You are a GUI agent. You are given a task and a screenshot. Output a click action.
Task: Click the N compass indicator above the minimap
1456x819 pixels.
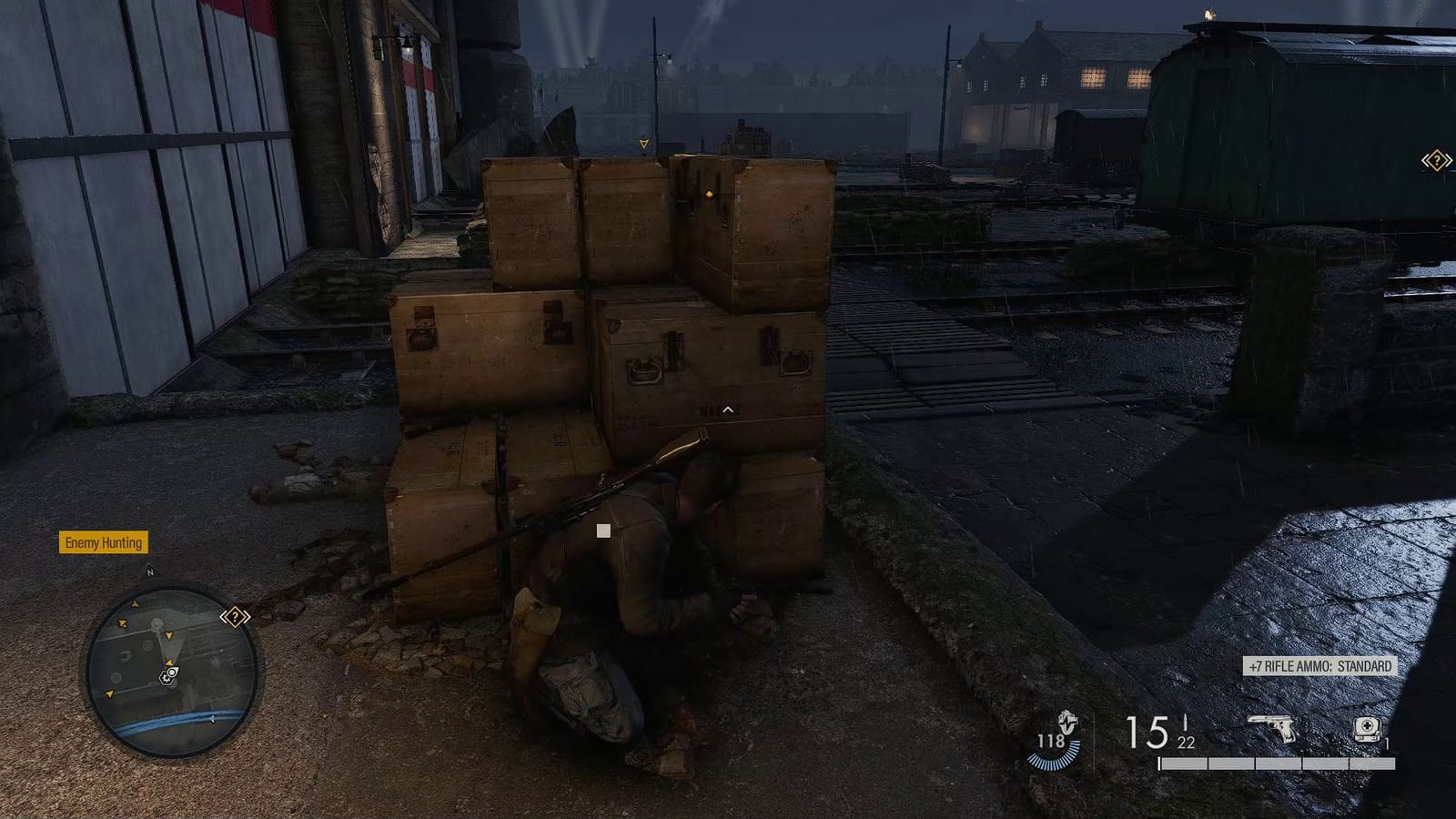pos(150,571)
